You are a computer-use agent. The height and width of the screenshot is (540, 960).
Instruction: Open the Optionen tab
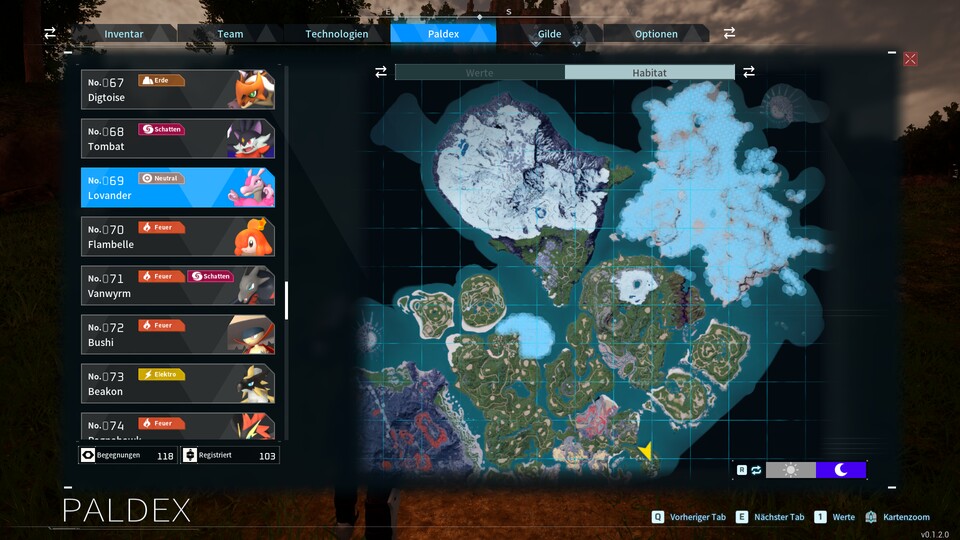point(656,34)
